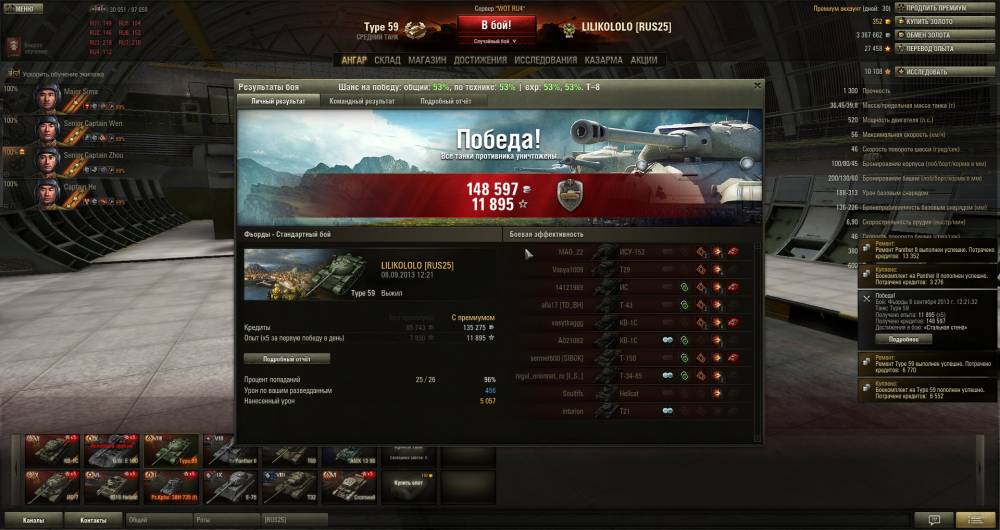Click Подробный отчёт button under experience row
The image size is (1000, 530).
287,358
